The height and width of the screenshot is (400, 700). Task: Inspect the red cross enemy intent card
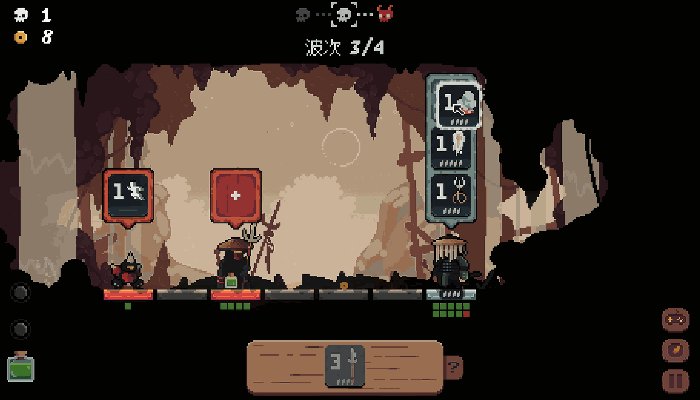pyautogui.click(x=236, y=195)
